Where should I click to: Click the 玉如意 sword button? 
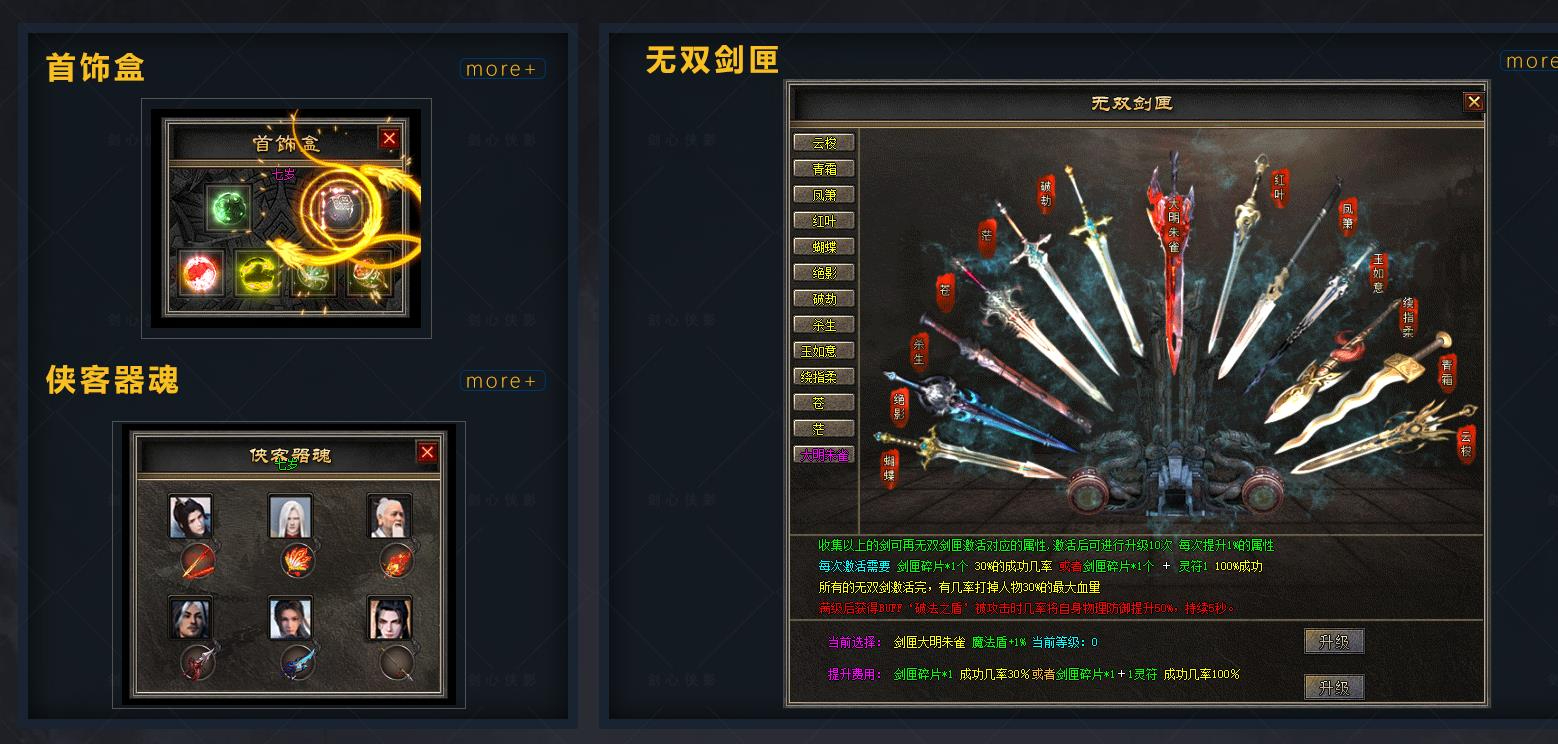click(823, 350)
